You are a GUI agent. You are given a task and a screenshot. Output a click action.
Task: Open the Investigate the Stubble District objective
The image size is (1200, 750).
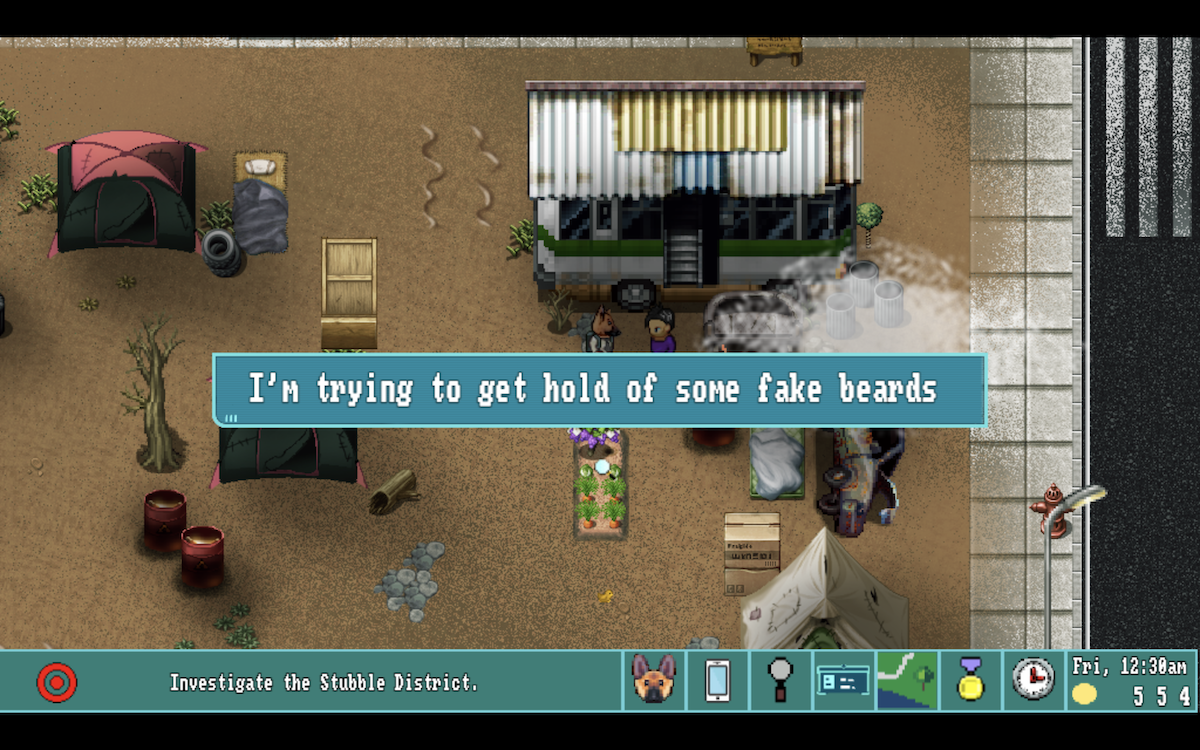(323, 683)
